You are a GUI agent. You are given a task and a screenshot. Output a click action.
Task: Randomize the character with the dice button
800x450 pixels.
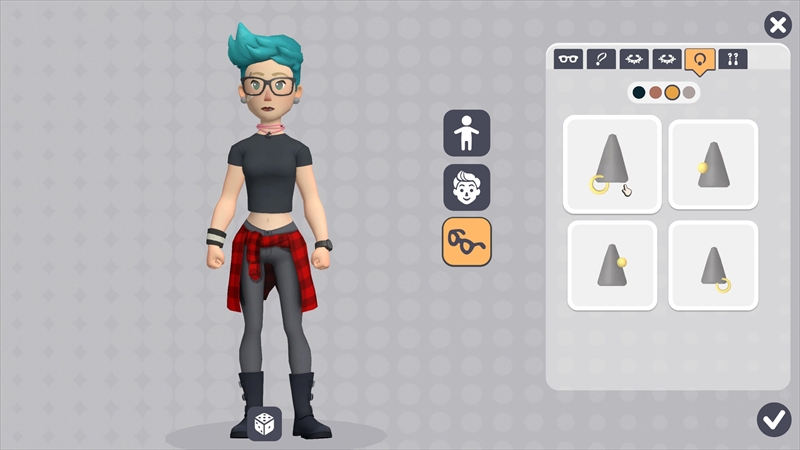tap(265, 423)
